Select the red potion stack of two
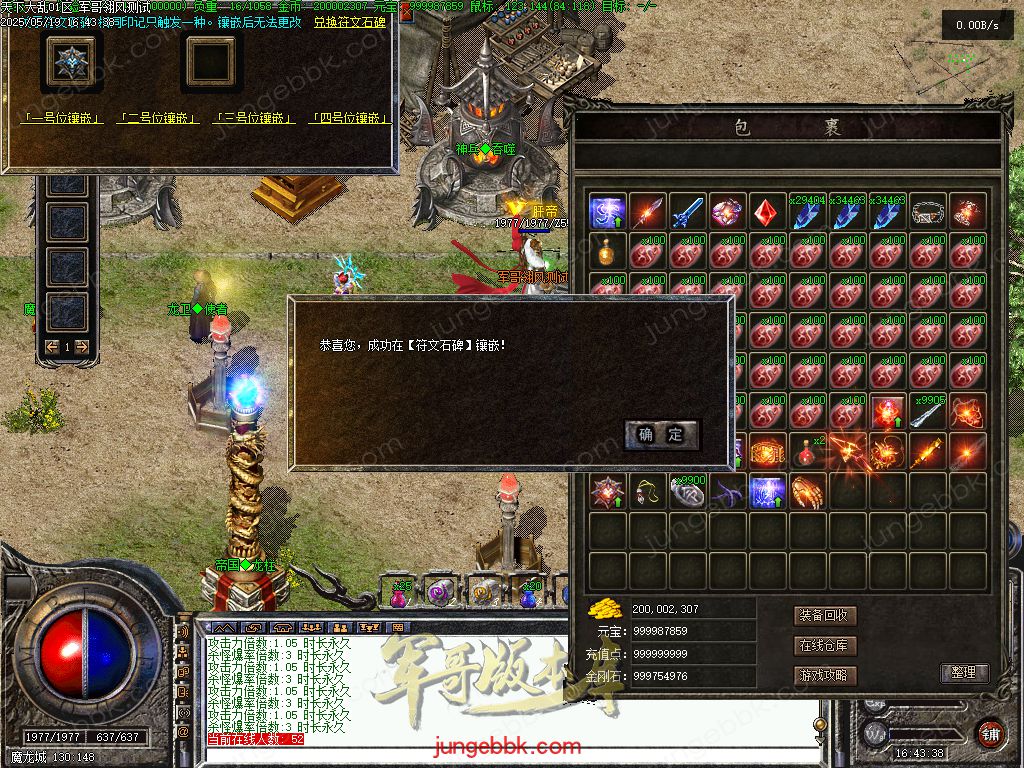 808,452
